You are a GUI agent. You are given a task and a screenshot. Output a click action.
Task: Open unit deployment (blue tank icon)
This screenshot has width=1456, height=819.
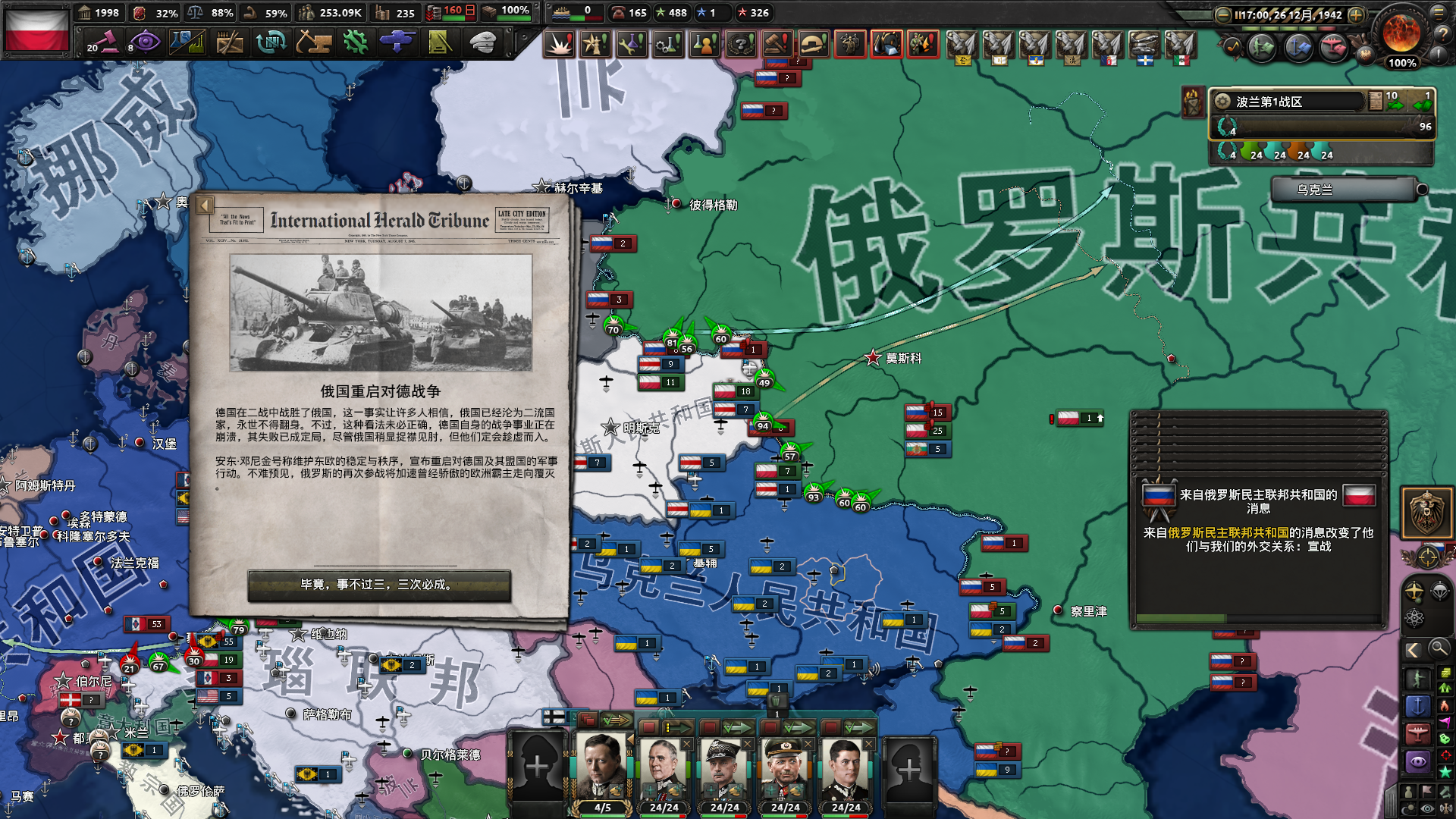click(x=397, y=42)
